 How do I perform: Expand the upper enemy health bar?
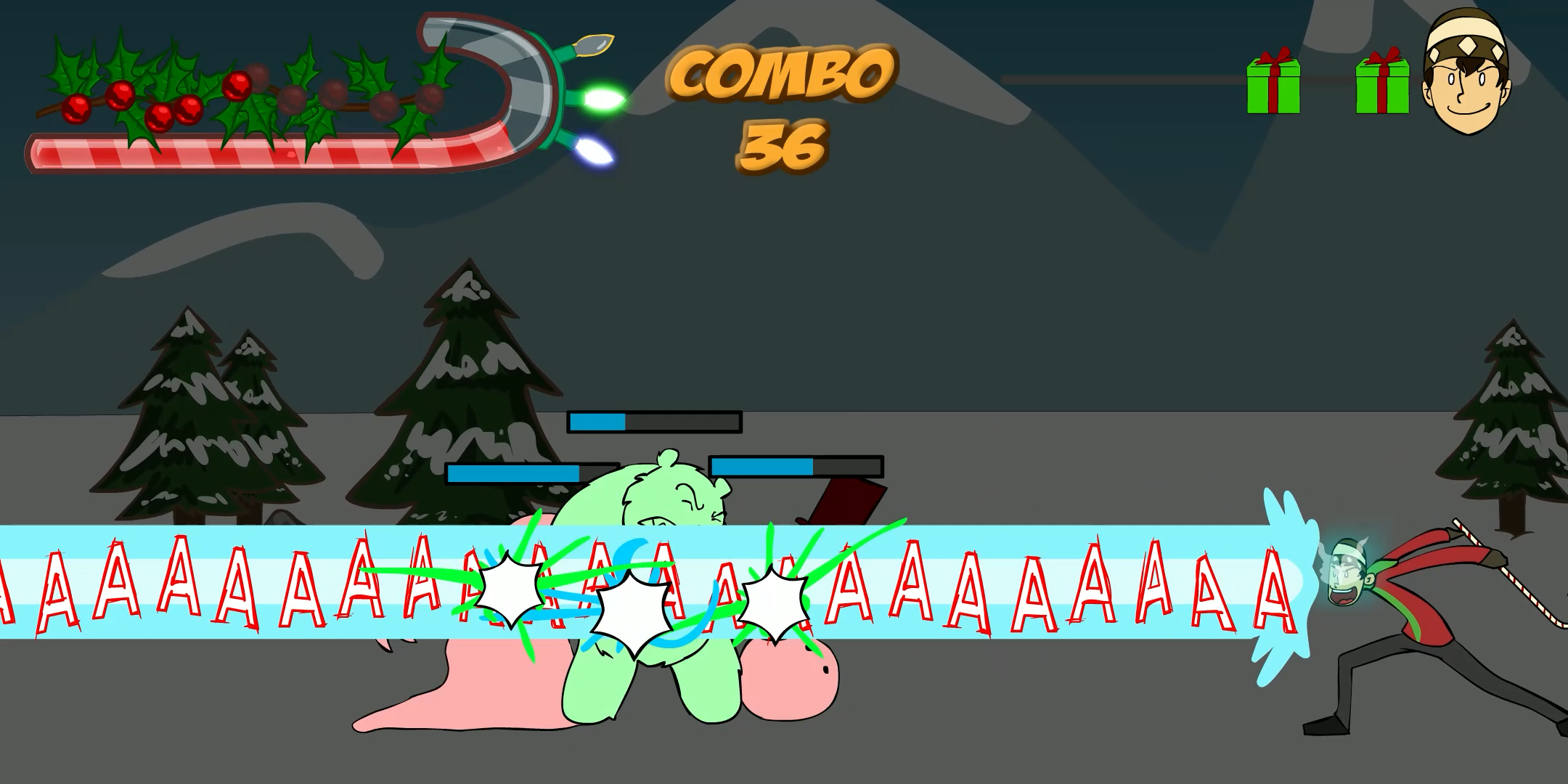tap(653, 420)
